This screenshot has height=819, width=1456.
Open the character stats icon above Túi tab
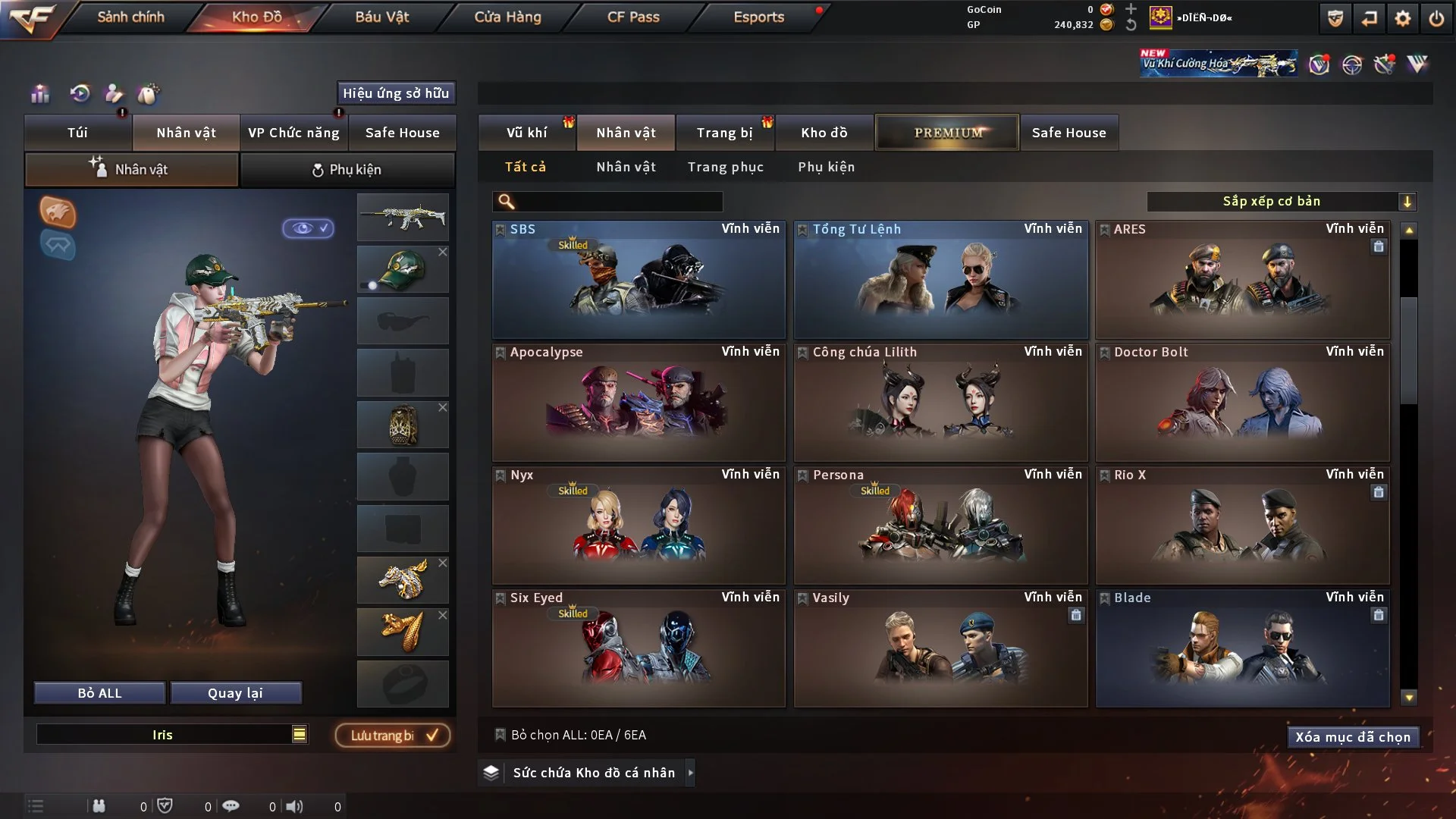[x=39, y=94]
